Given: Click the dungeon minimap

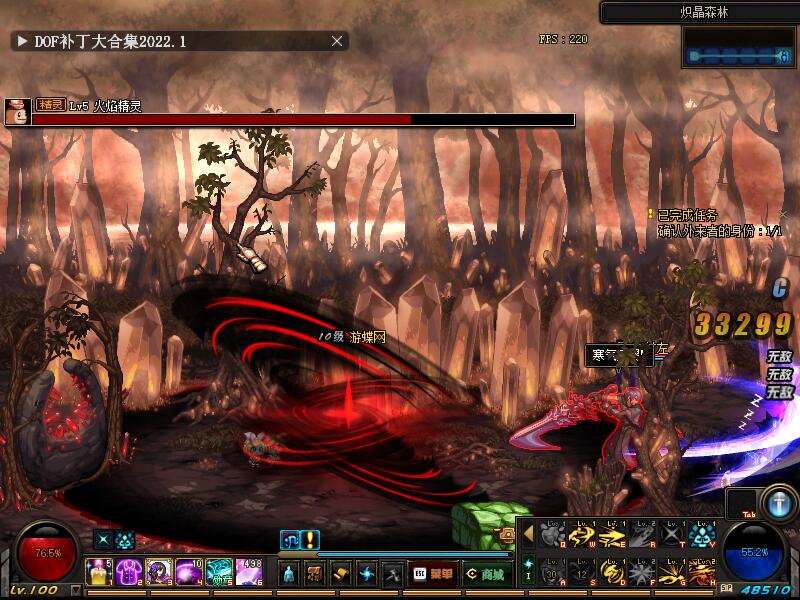Looking at the screenshot, I should pos(738,47).
